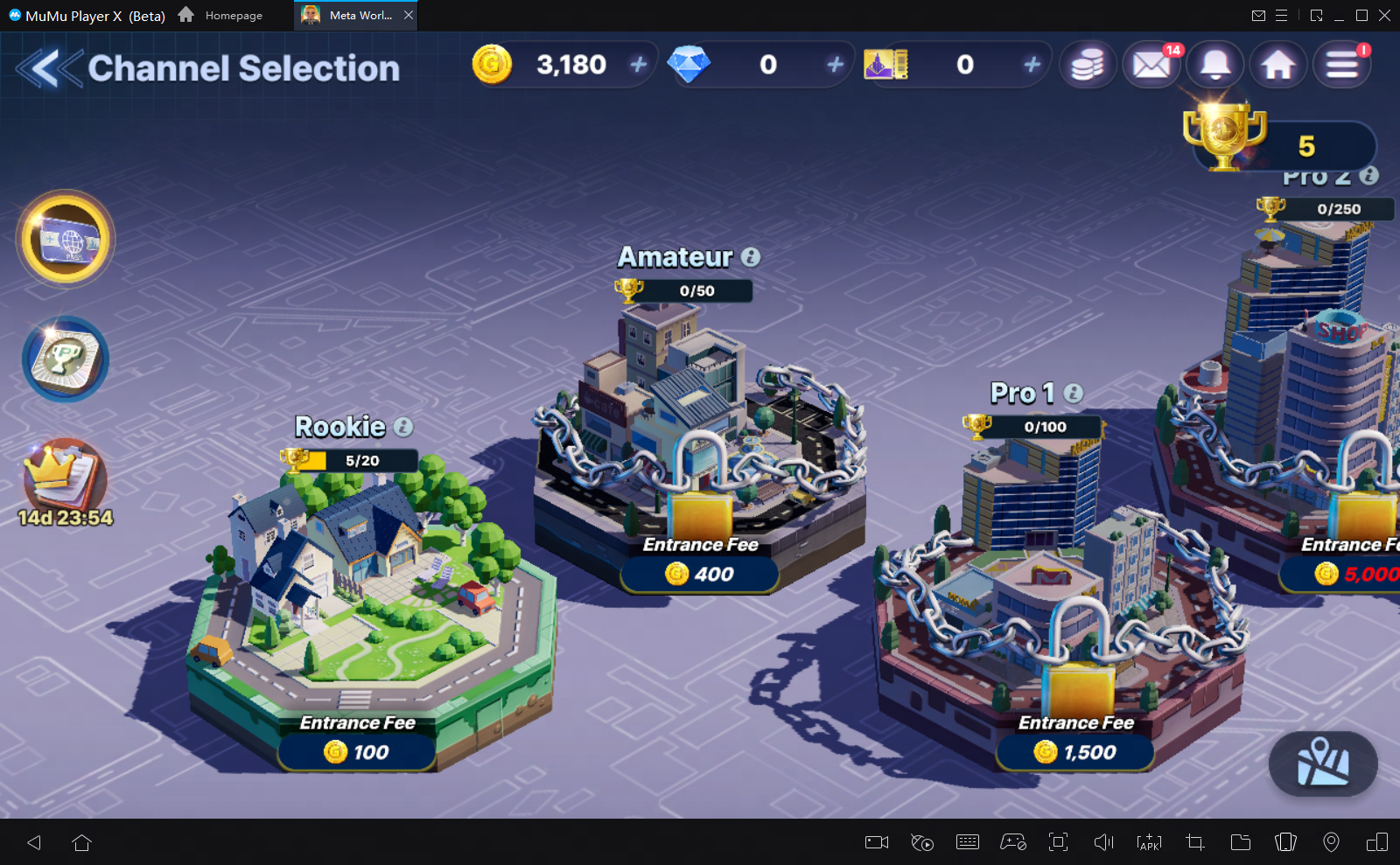Add gold coins with the plus button
1400x865 pixels.
coord(638,64)
